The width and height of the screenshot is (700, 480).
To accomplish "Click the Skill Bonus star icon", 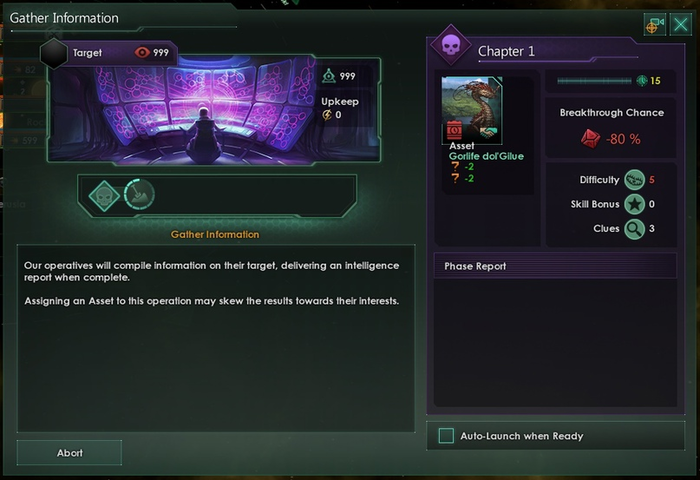I will [x=634, y=205].
